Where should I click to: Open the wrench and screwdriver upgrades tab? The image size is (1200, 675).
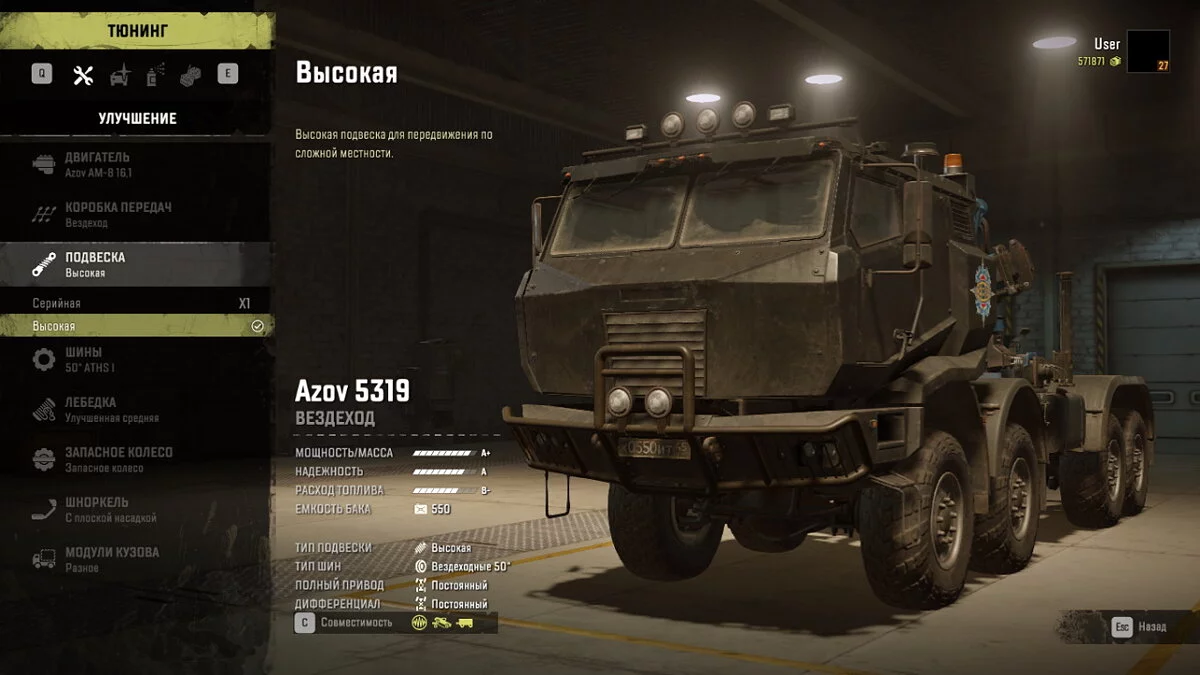pyautogui.click(x=83, y=75)
